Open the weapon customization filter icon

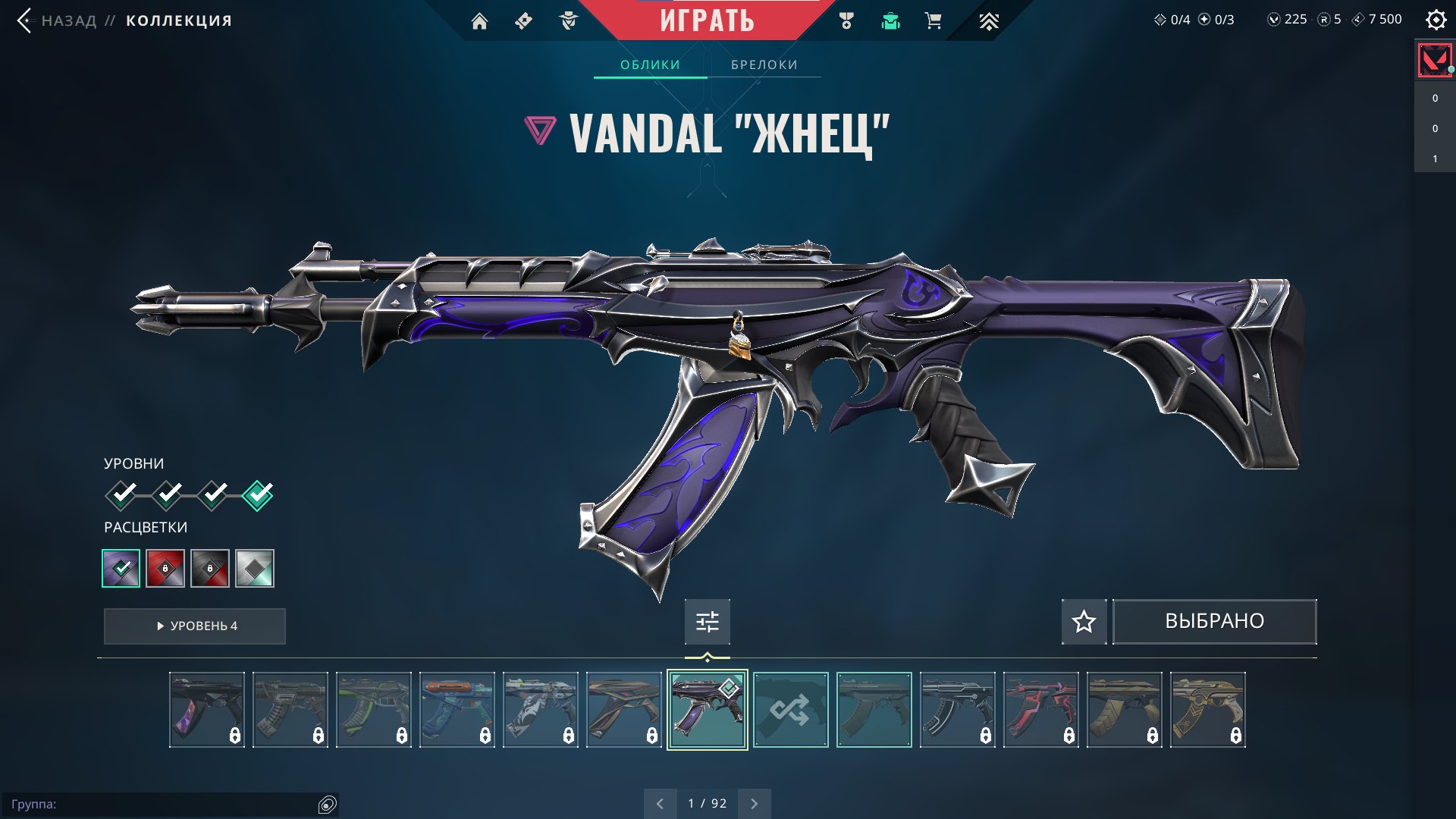coord(707,621)
